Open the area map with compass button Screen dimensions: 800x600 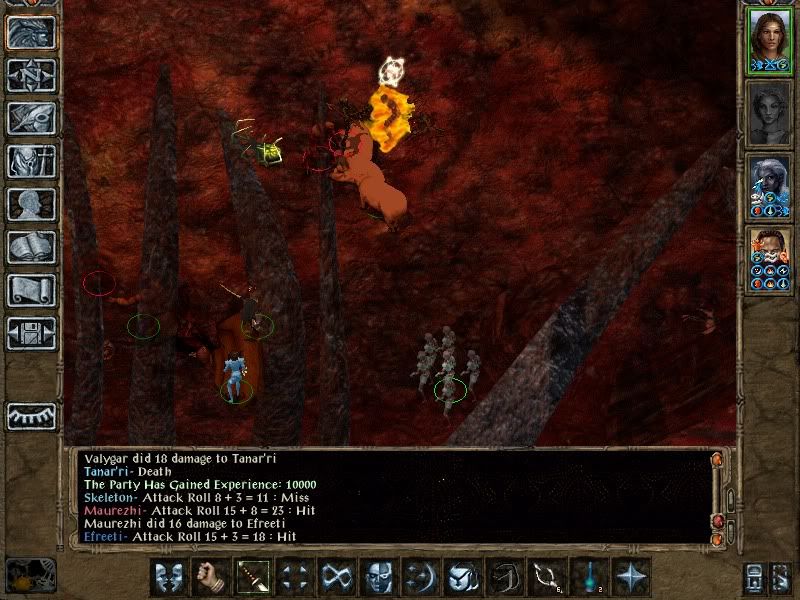click(32, 75)
